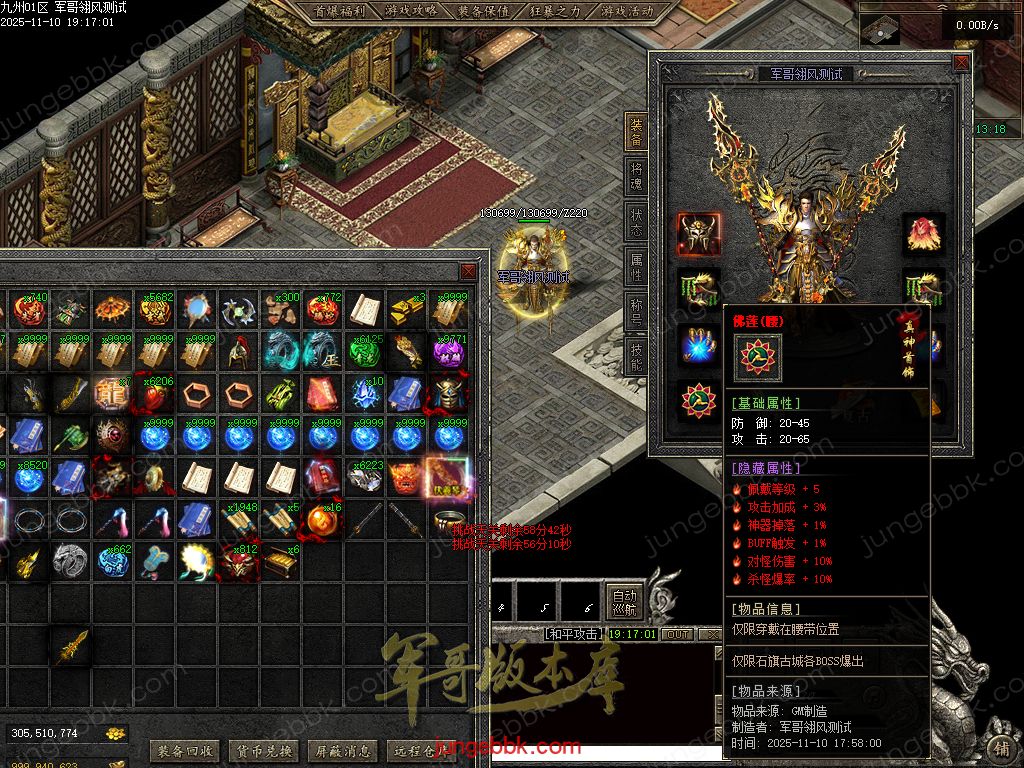
Task: Show the 称号 titles tab
Action: click(x=636, y=309)
